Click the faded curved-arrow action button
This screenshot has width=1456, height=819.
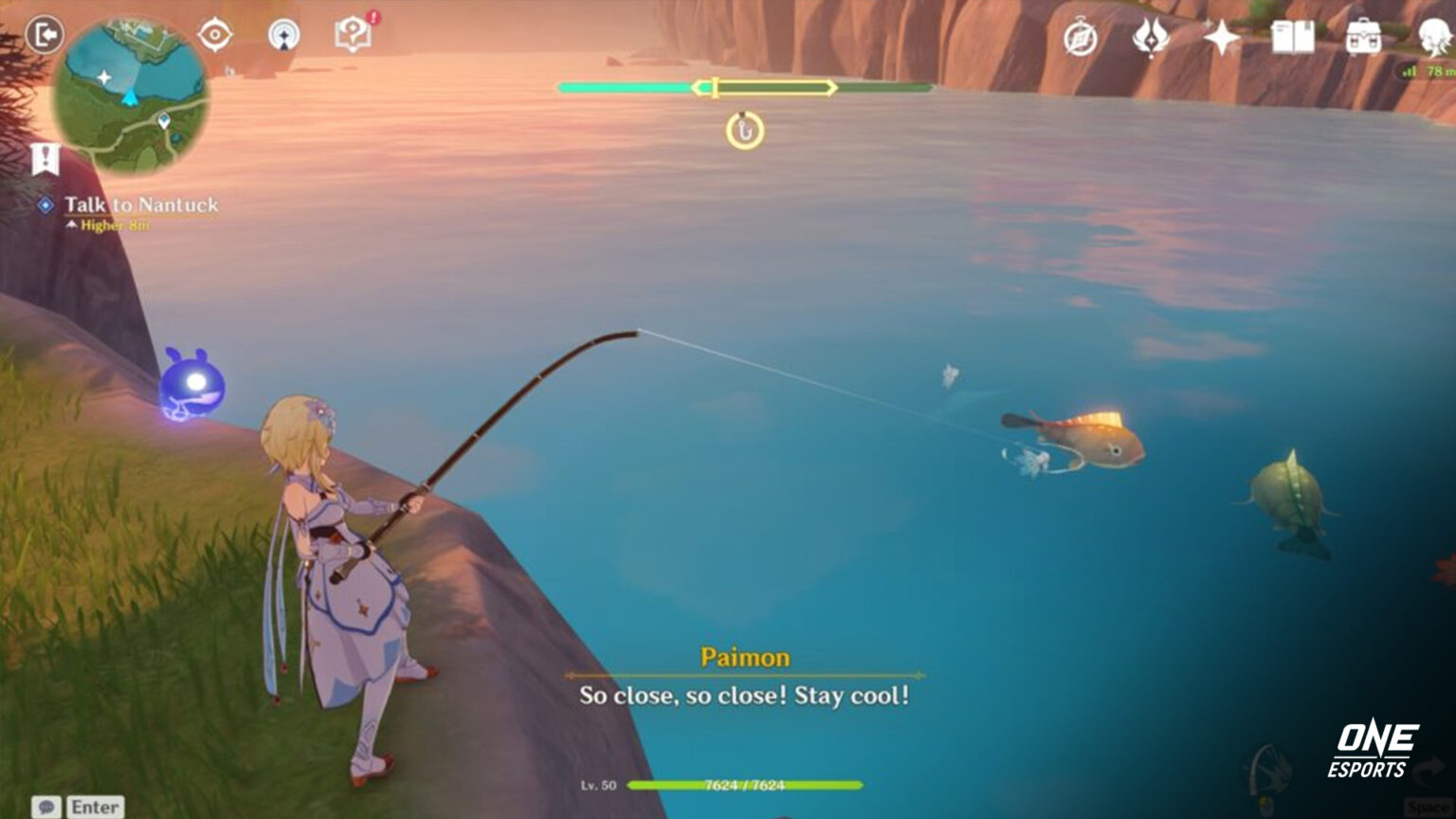pos(1429,774)
